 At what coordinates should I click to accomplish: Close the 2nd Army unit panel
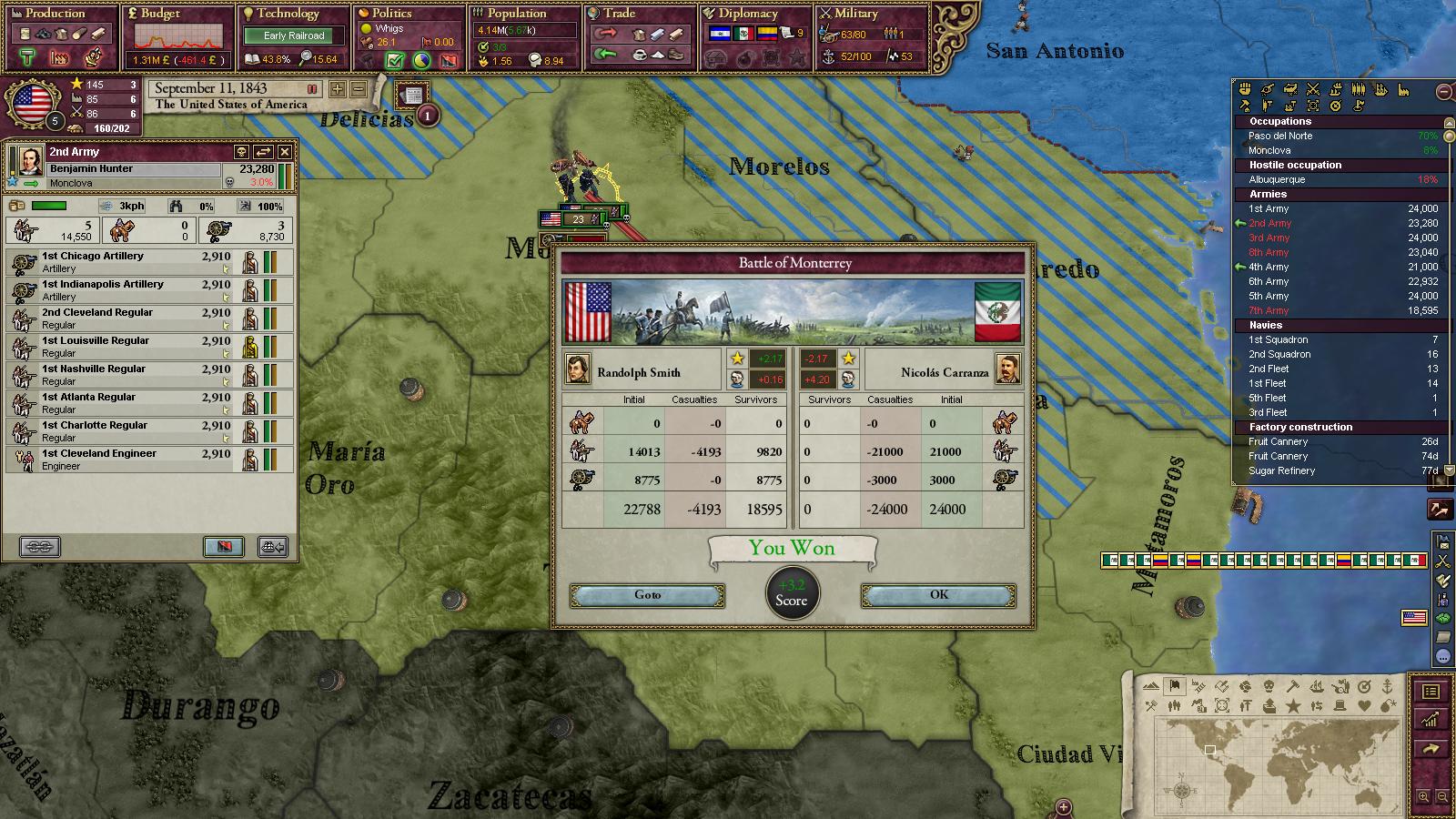click(285, 152)
